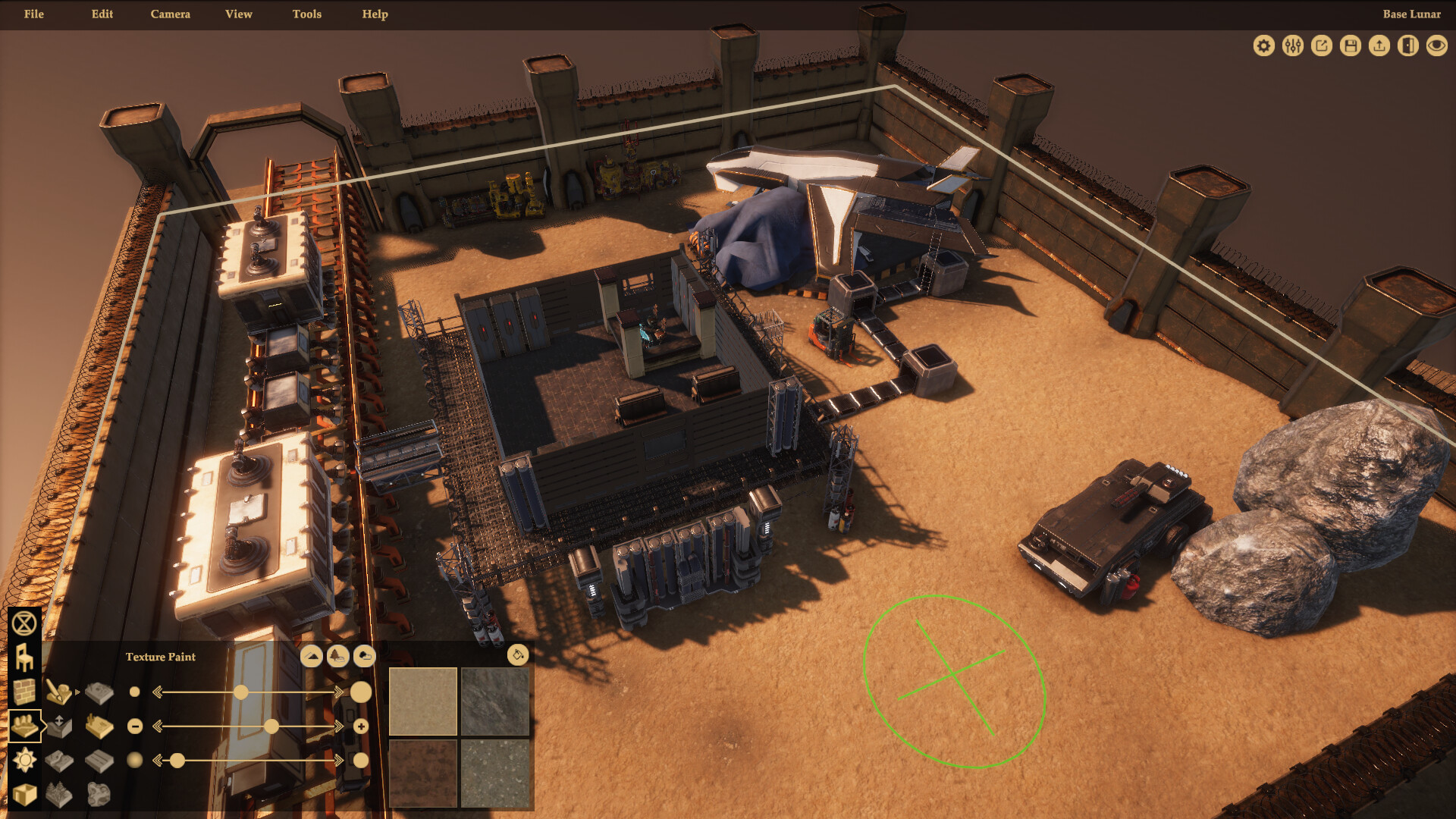Expand extra brush options via the small arrow
1456x819 pixels.
point(77,692)
